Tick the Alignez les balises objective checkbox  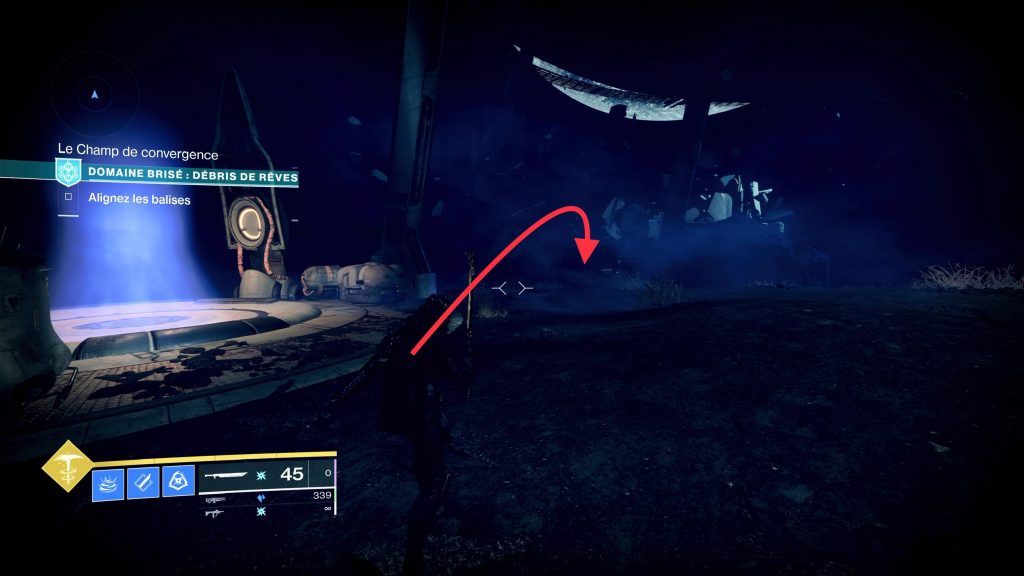(68, 198)
